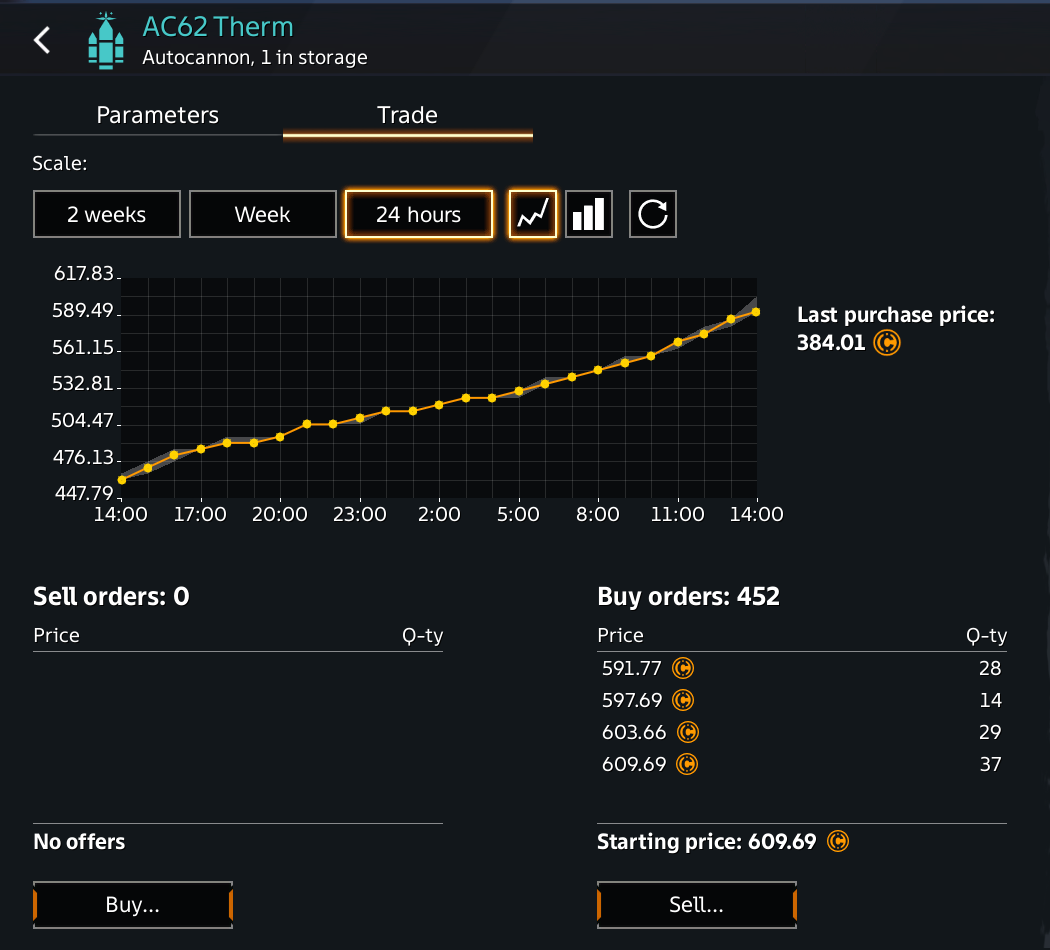Viewport: 1050px width, 950px height.
Task: Refresh the market data
Action: click(x=653, y=214)
